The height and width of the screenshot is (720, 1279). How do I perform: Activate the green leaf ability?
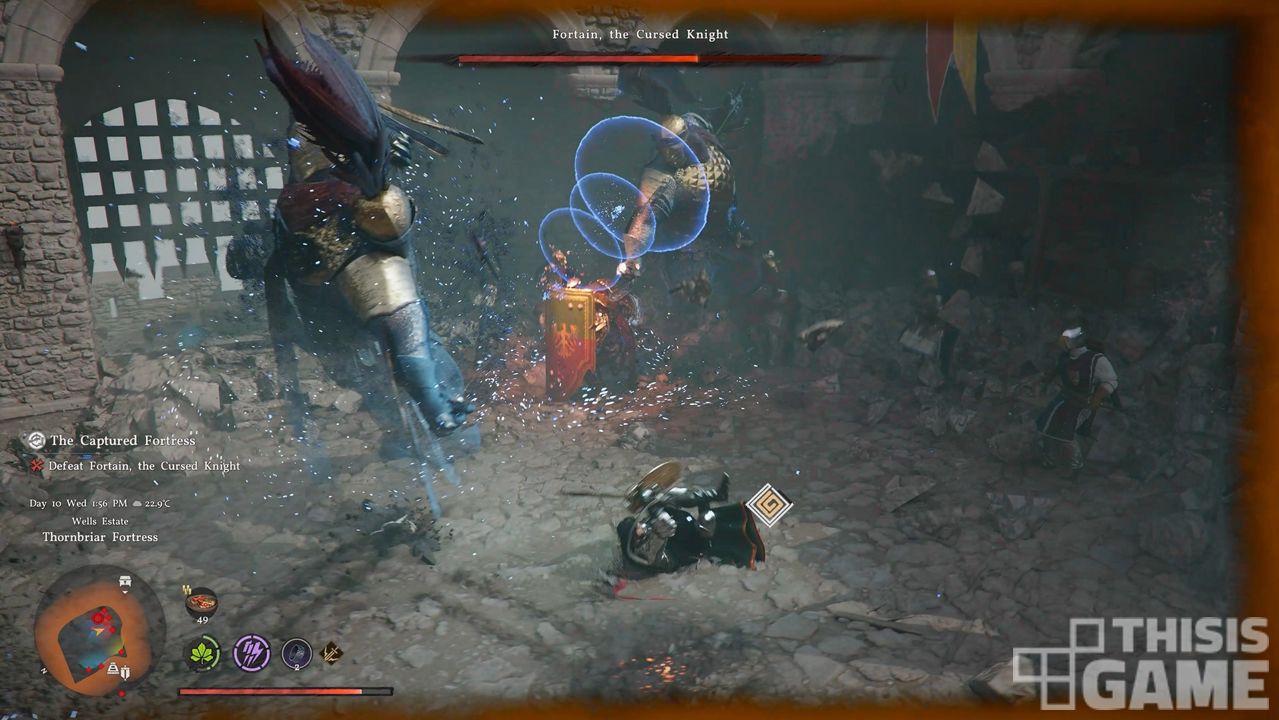click(203, 653)
